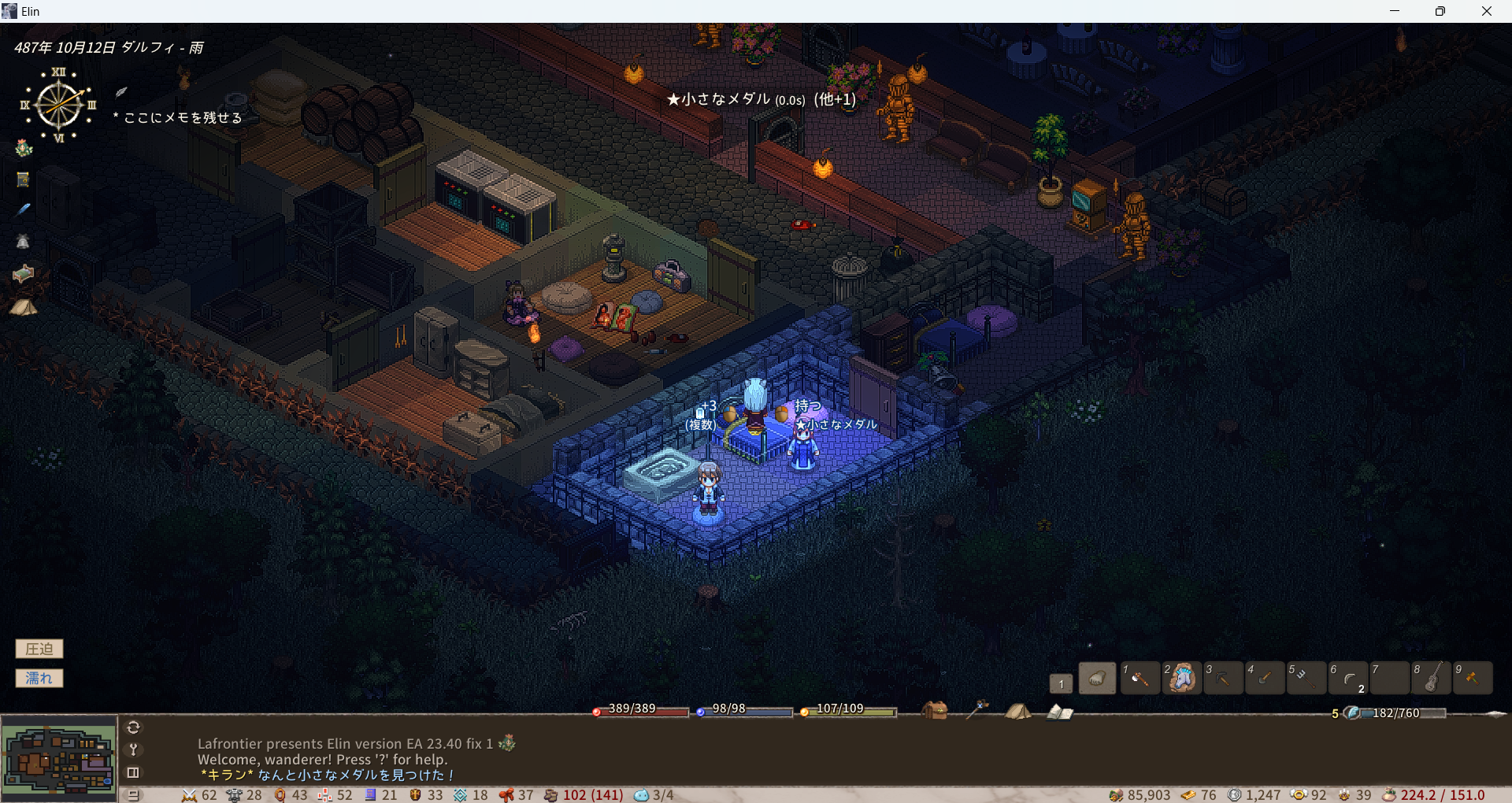
Task: Click the fairy character icon under the clock
Action: click(24, 148)
